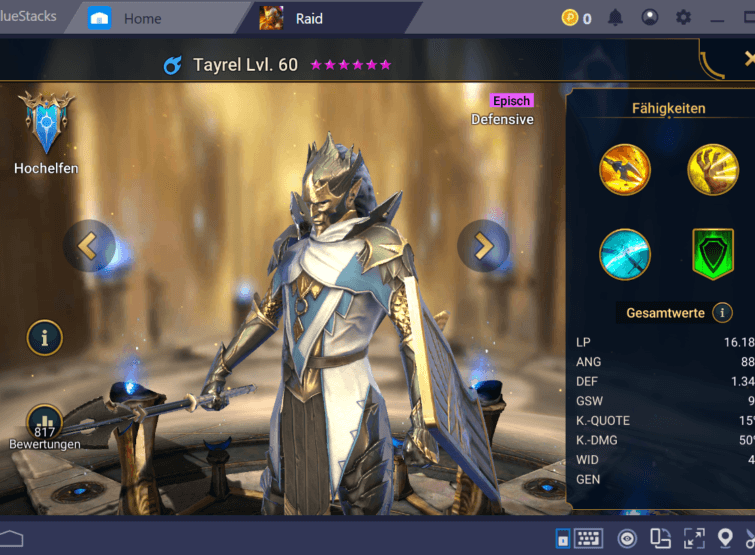Open BlueStacks notifications bell
This screenshot has width=755, height=555.
pos(616,18)
